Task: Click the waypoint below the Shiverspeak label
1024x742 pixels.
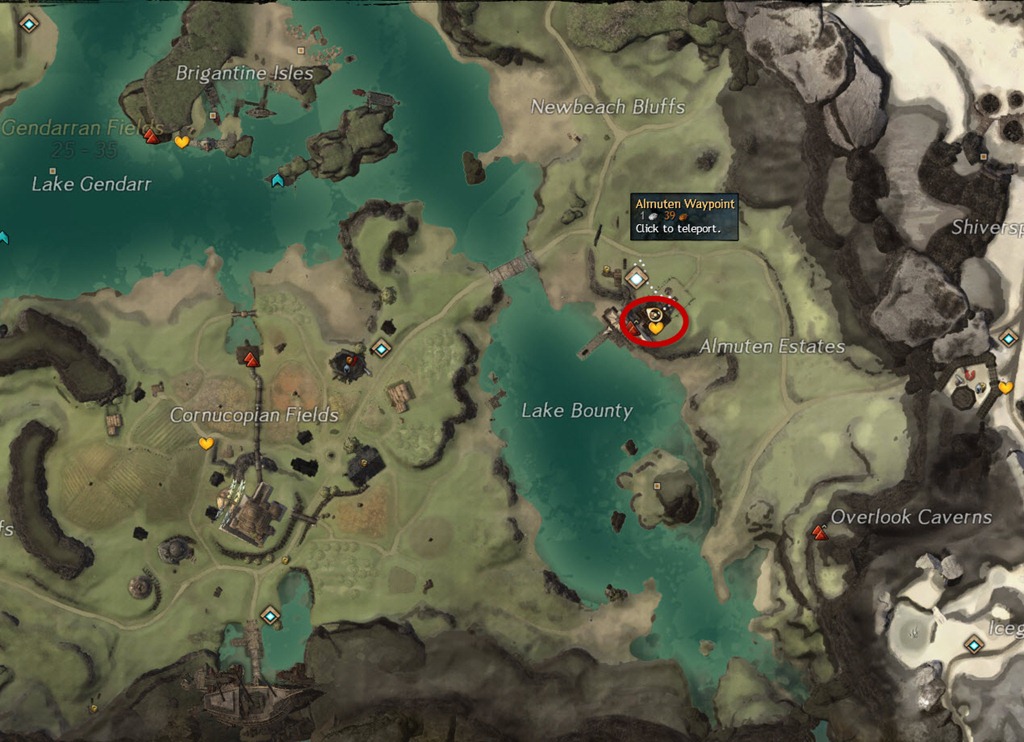Action: 1008,338
